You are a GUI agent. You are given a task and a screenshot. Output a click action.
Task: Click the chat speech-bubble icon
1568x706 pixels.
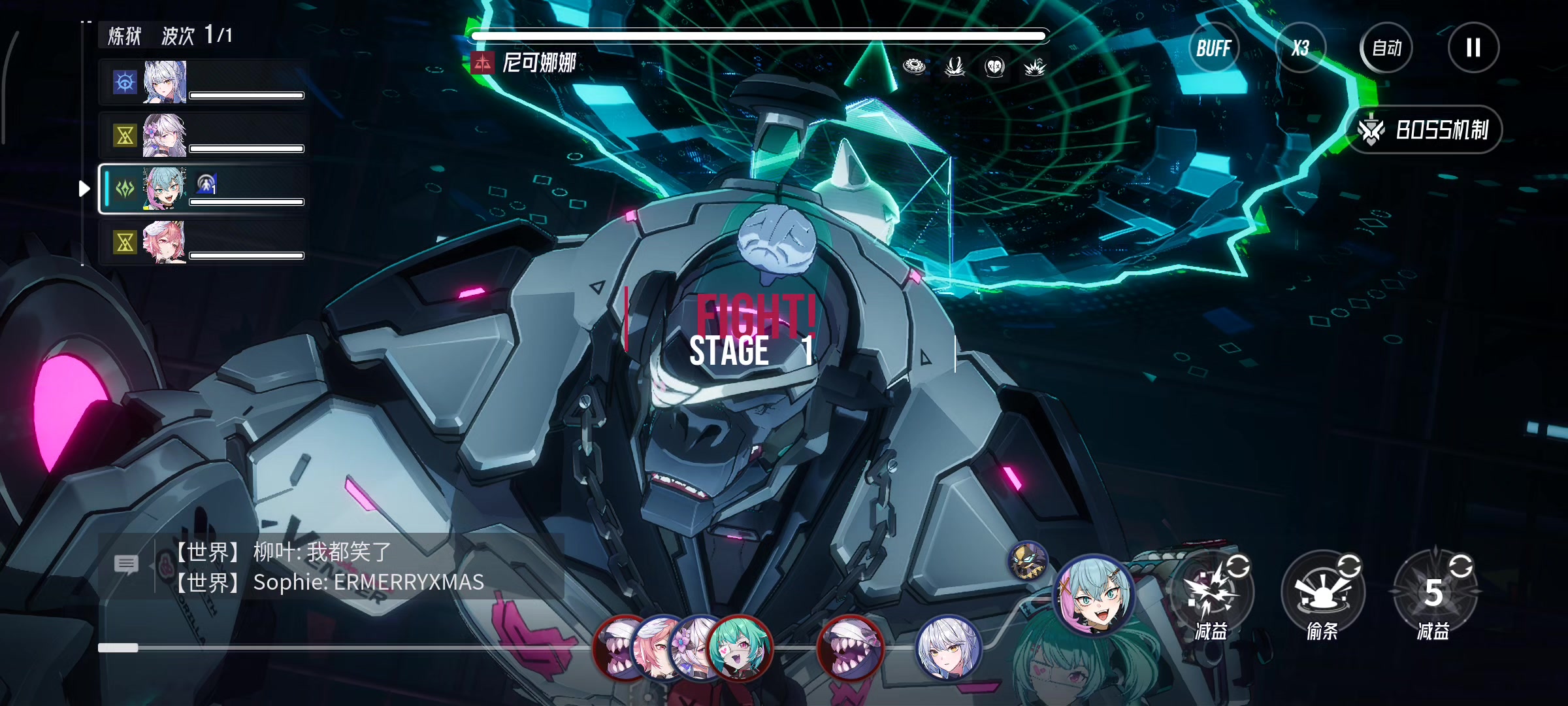126,564
